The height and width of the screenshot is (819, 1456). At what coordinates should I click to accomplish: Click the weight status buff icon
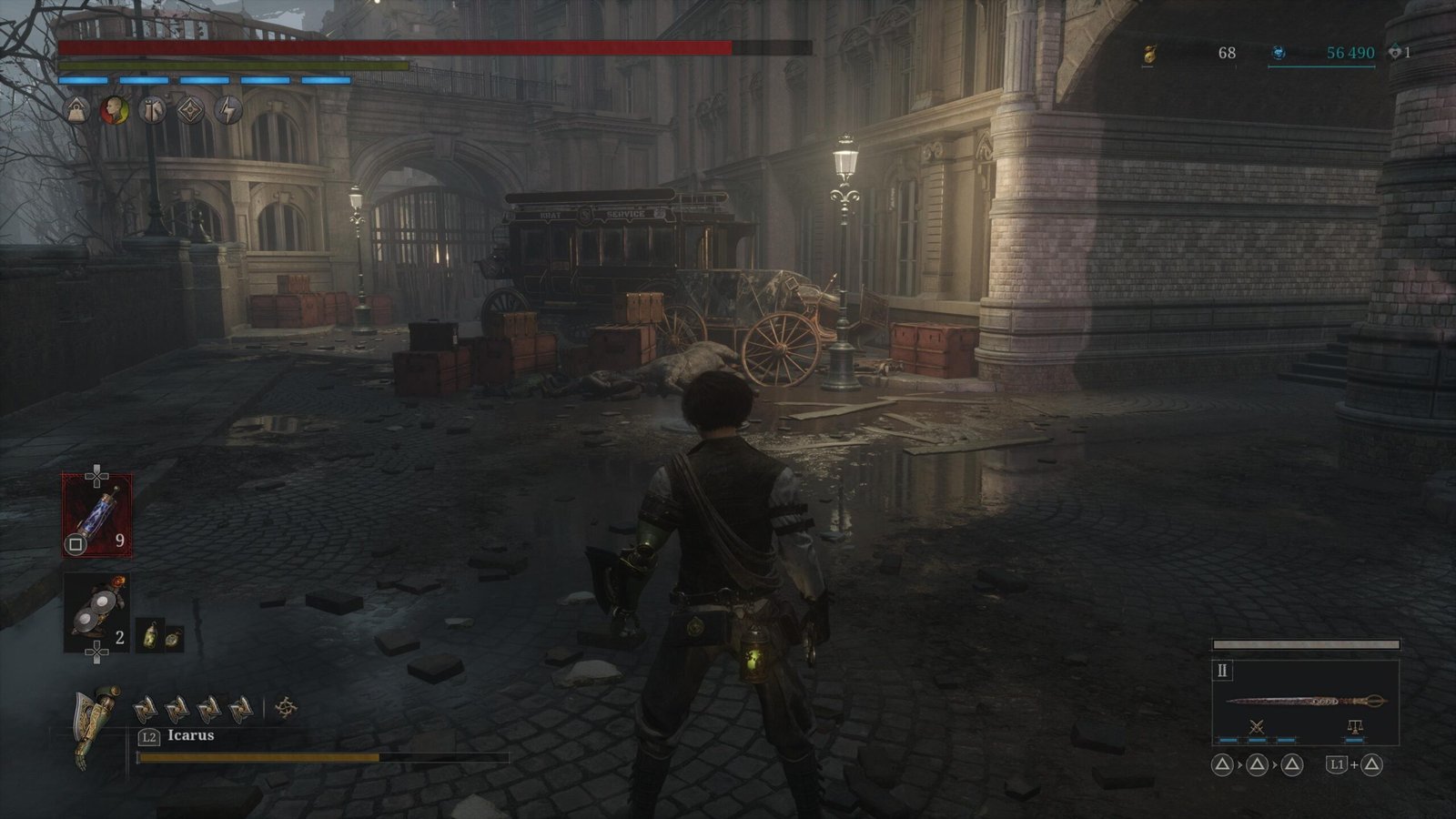click(x=76, y=110)
